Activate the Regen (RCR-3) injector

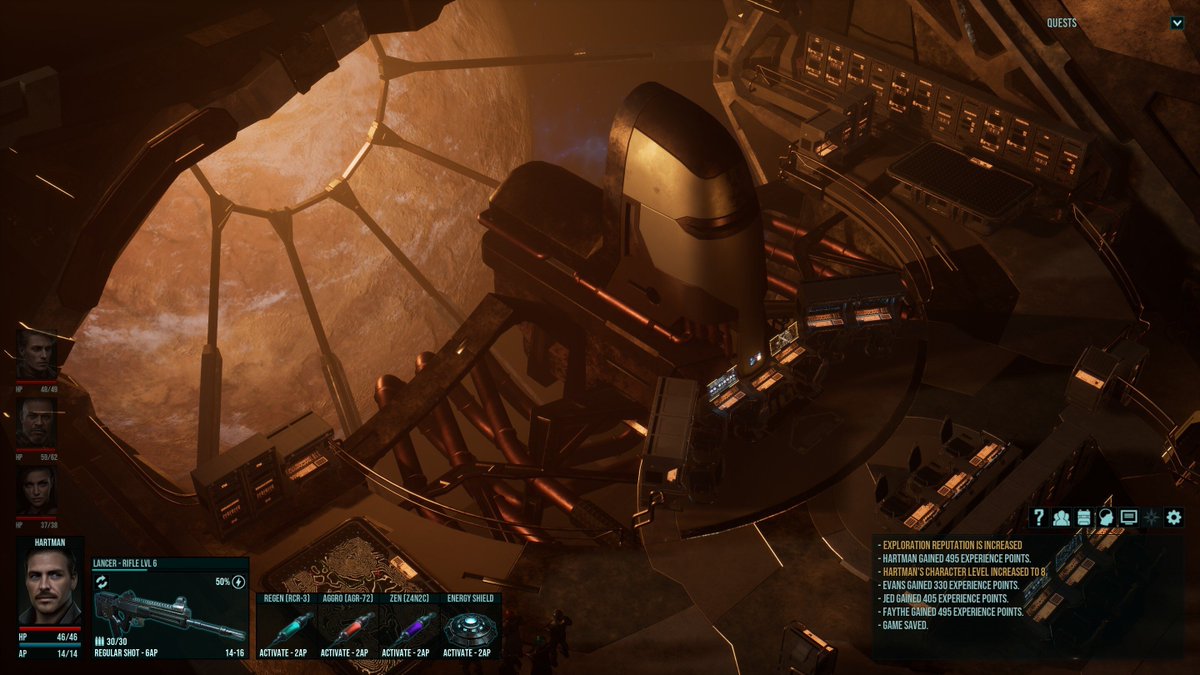[x=287, y=627]
